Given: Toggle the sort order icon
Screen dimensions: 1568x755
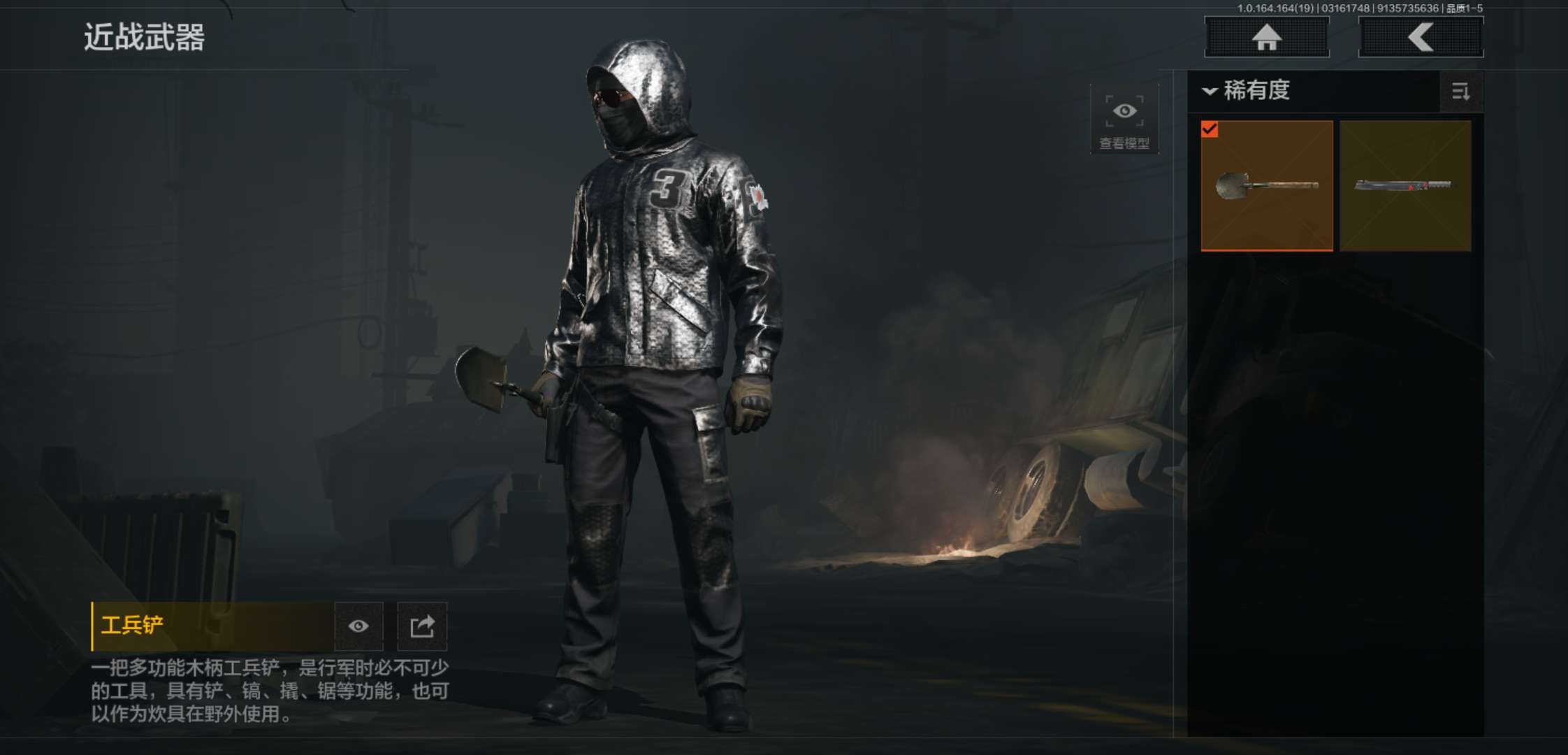Looking at the screenshot, I should (1461, 92).
